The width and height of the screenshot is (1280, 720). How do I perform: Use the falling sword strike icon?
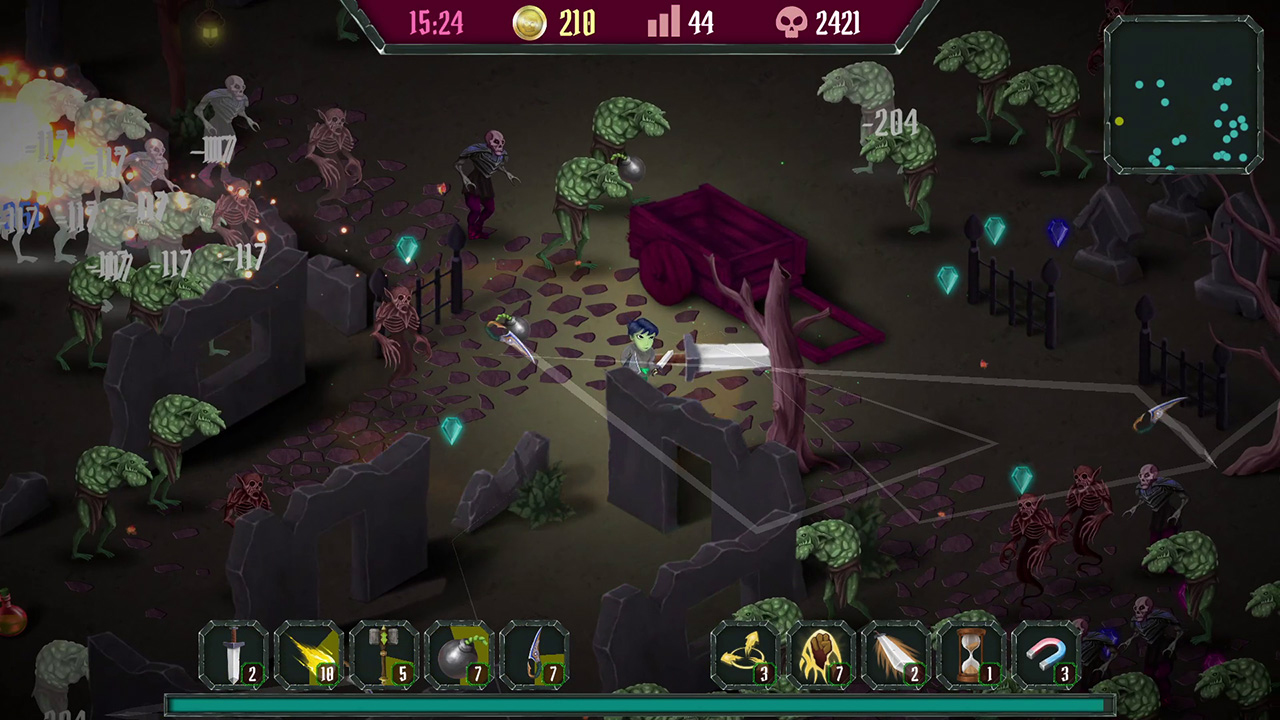pos(899,655)
